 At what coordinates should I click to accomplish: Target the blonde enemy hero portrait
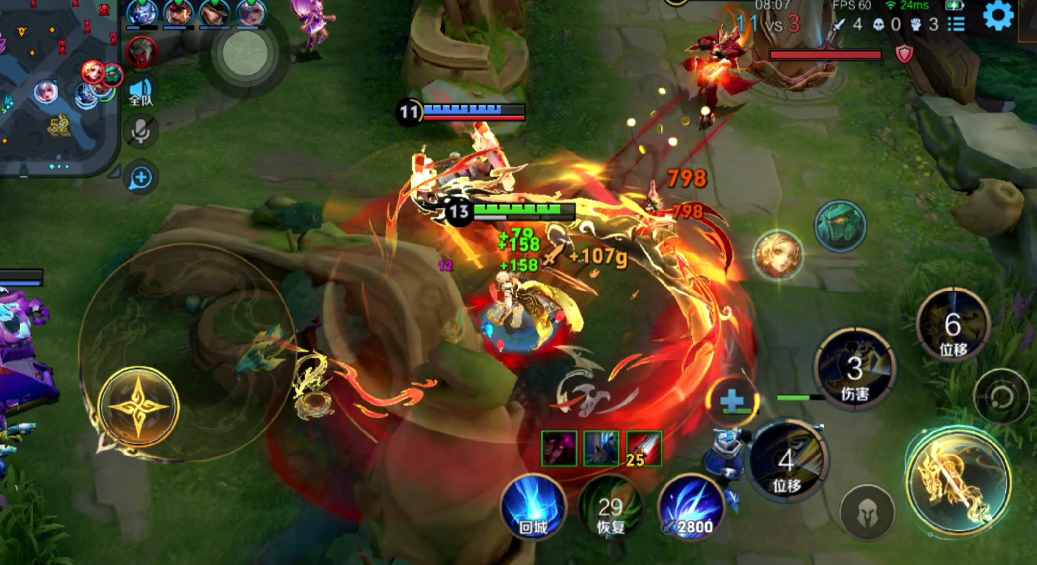(778, 255)
